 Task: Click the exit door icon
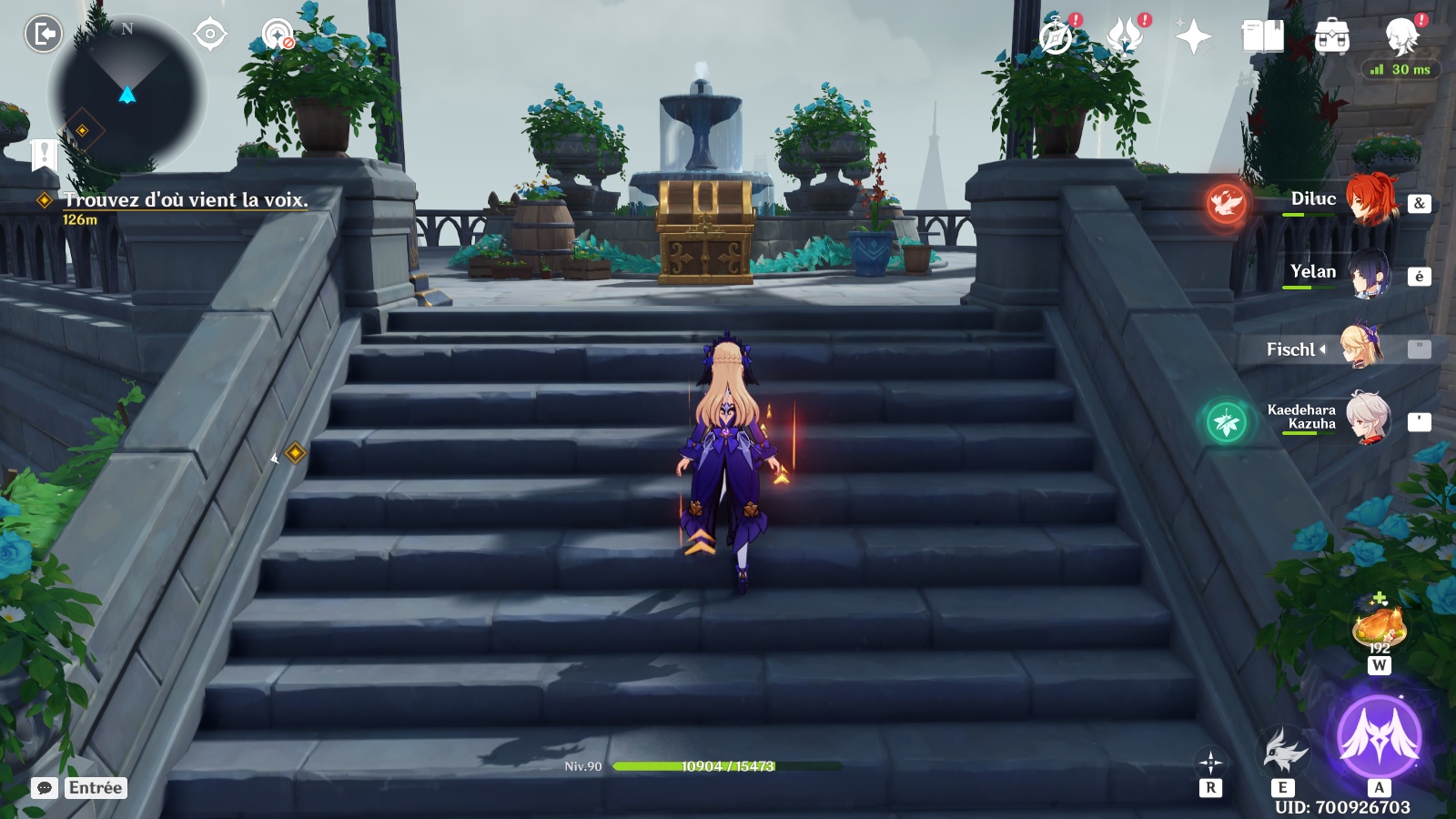tap(43, 35)
